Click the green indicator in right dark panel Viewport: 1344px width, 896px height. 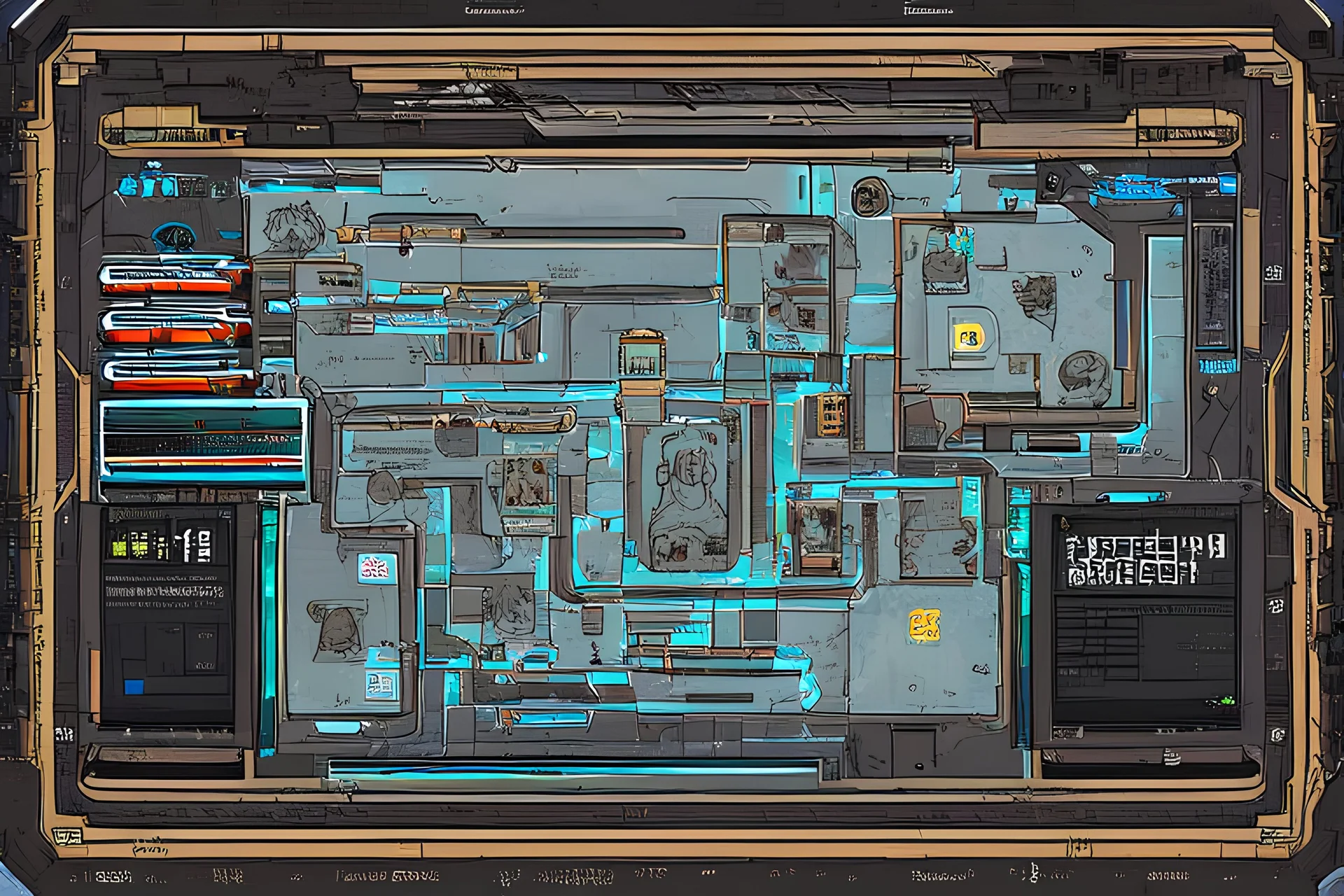click(x=1226, y=700)
